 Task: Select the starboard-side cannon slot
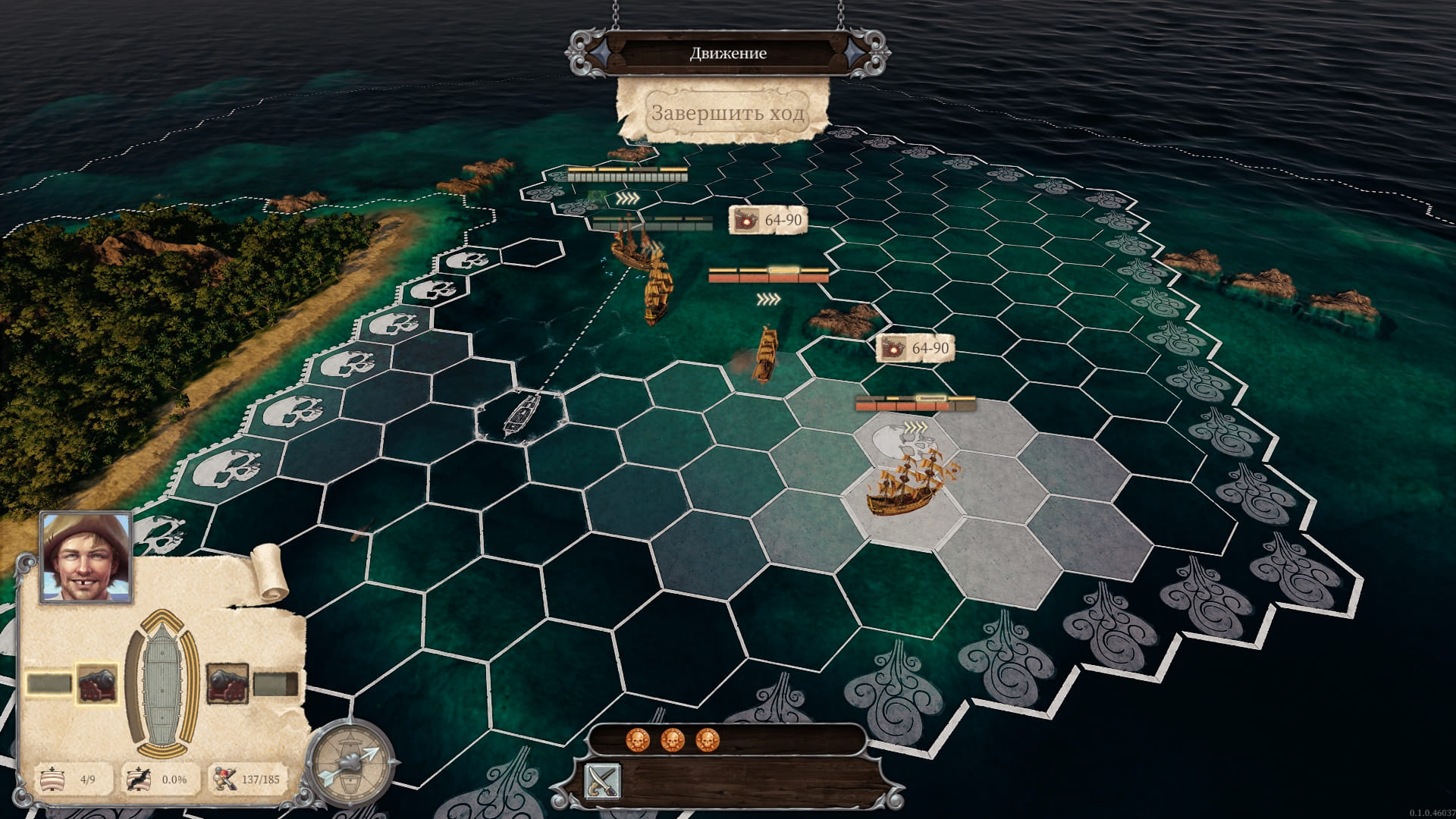227,683
